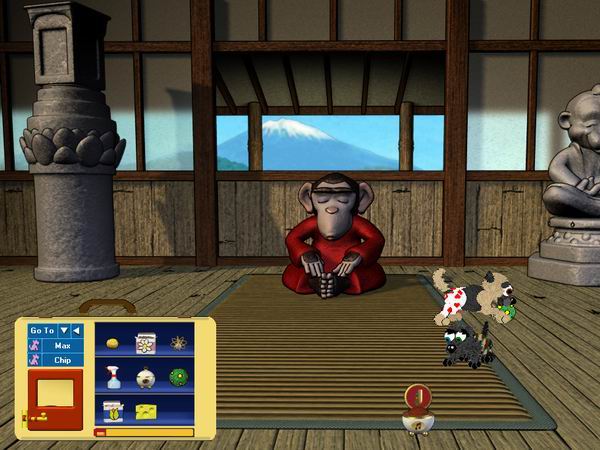Pick the yellow ball from the shelf

pos(112,343)
